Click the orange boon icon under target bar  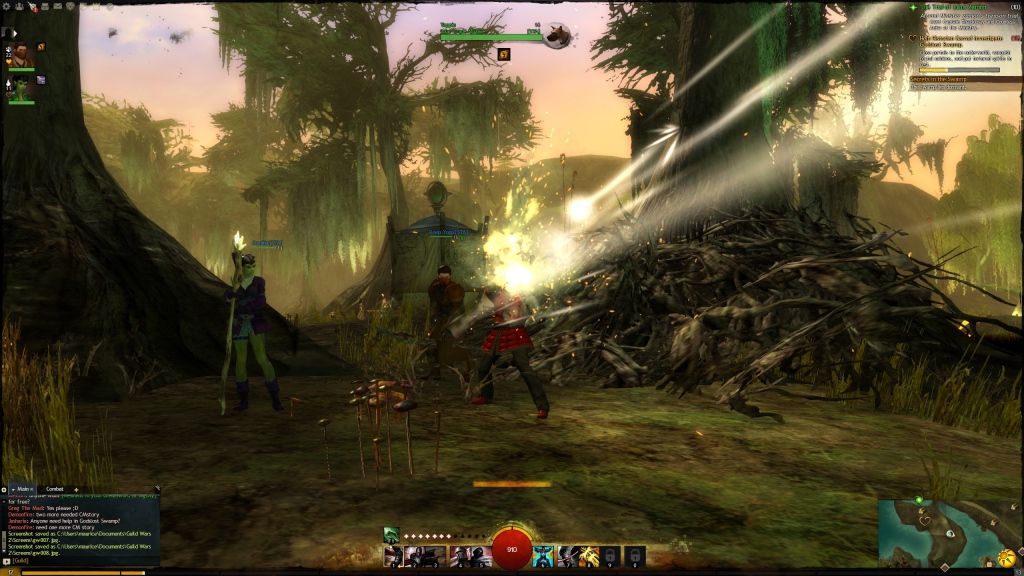(x=504, y=54)
